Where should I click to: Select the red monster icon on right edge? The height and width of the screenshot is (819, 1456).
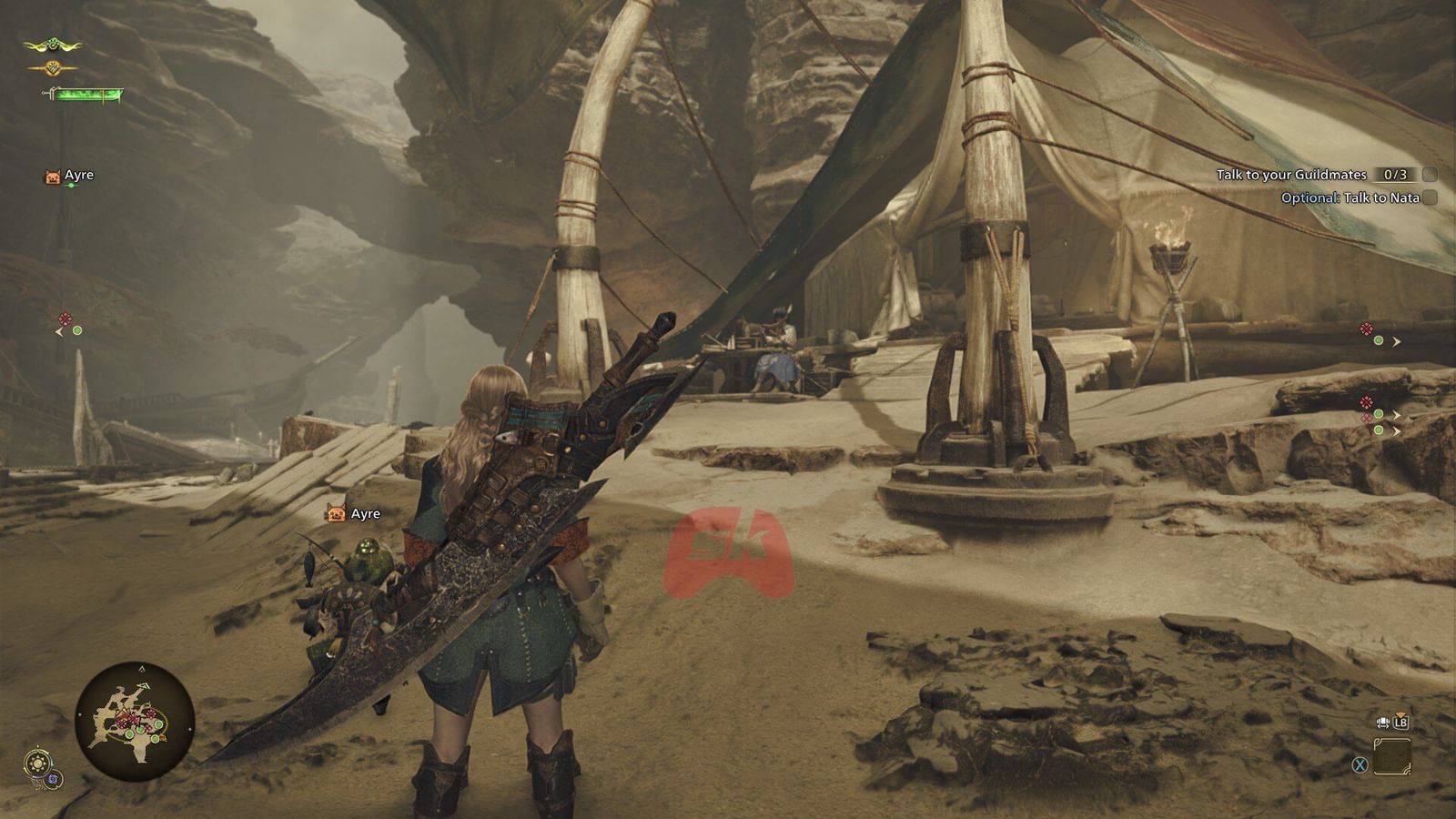tap(1367, 329)
